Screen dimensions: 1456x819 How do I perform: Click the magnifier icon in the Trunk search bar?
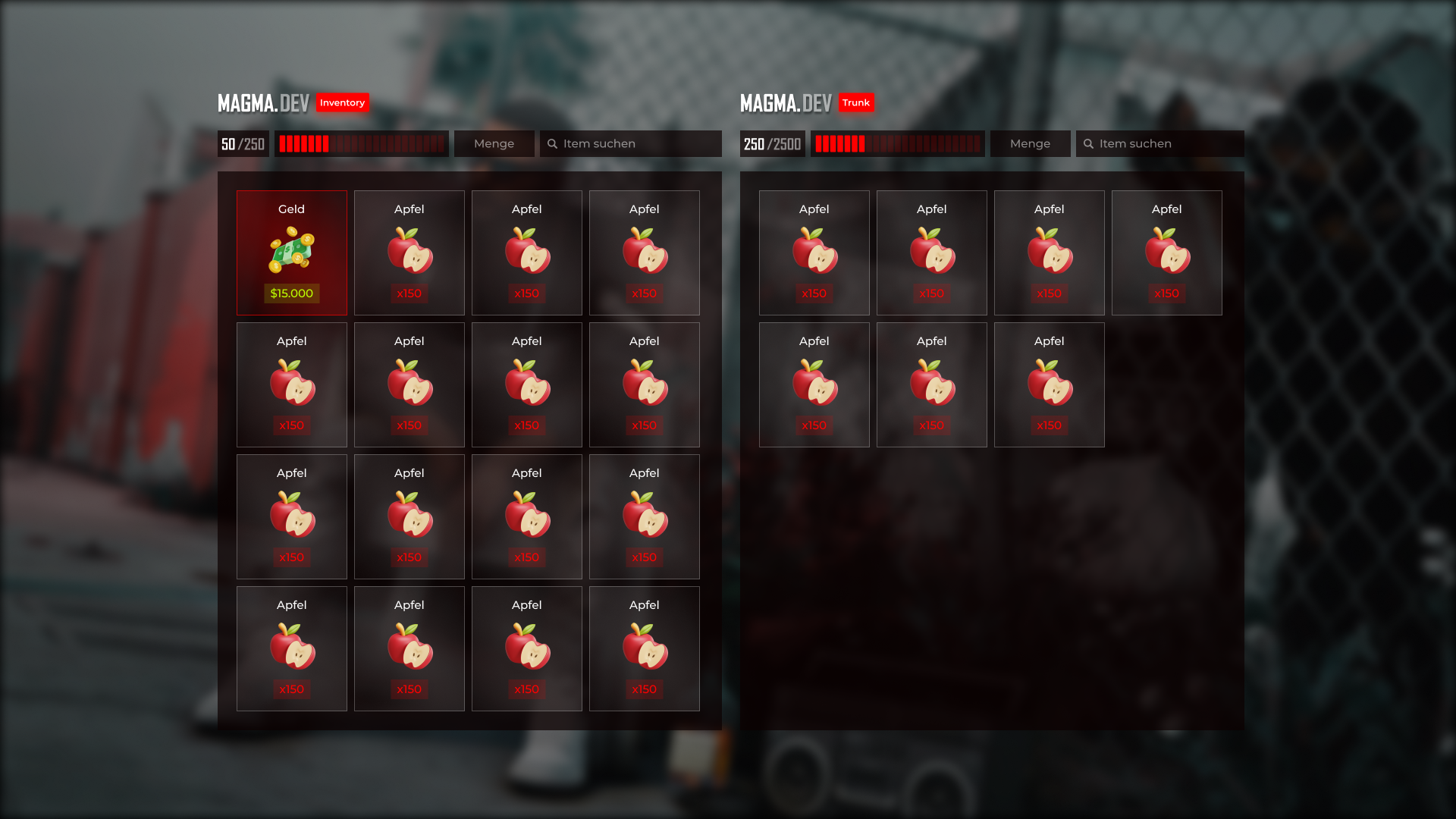pyautogui.click(x=1090, y=143)
